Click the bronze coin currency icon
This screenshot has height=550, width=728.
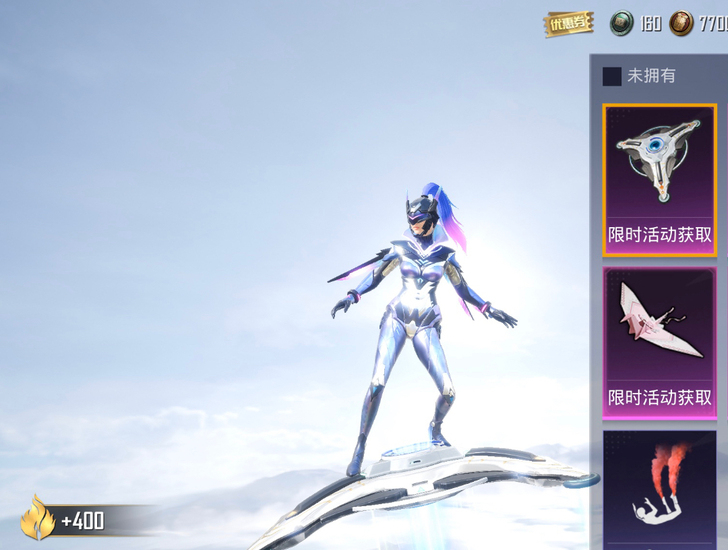tap(681, 23)
